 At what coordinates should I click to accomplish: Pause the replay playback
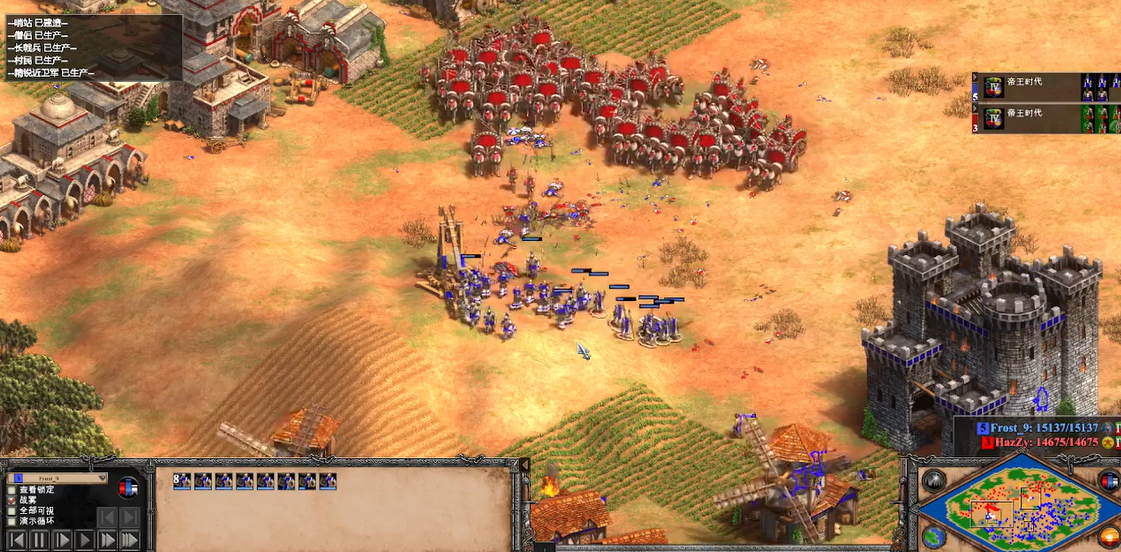tap(39, 540)
